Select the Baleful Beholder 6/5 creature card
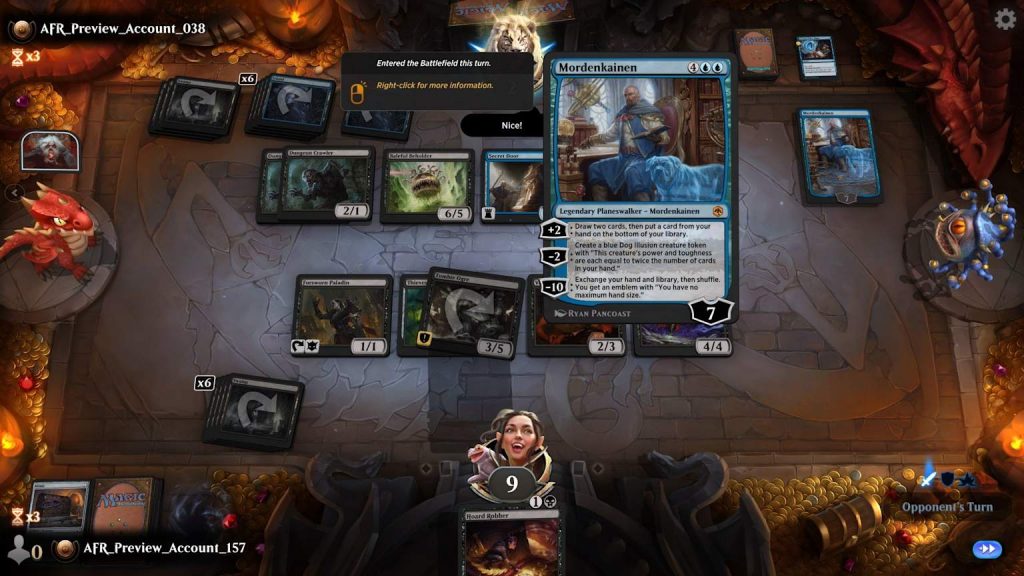This screenshot has width=1024, height=576. pos(426,186)
